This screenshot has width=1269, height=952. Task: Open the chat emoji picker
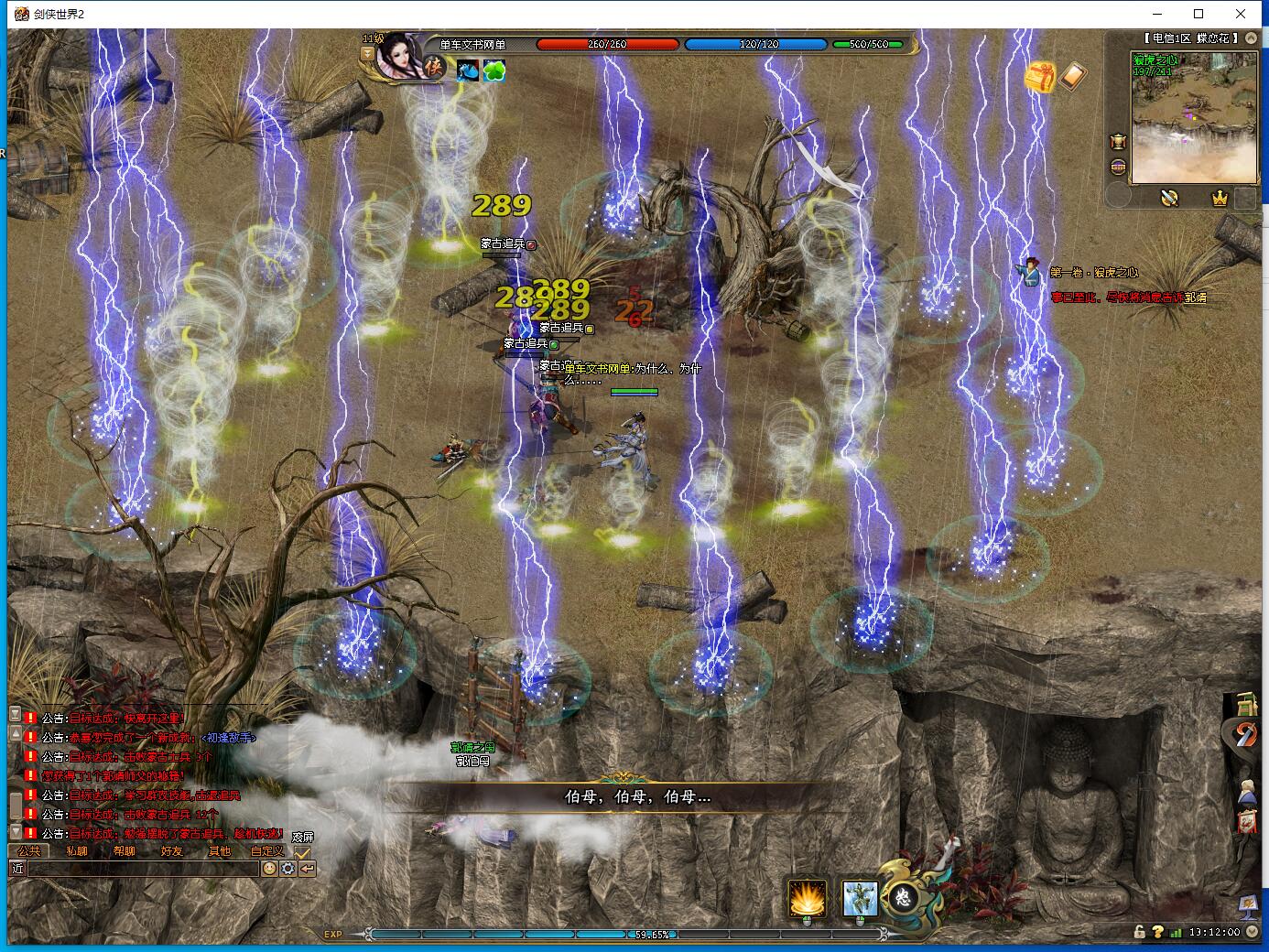[269, 869]
